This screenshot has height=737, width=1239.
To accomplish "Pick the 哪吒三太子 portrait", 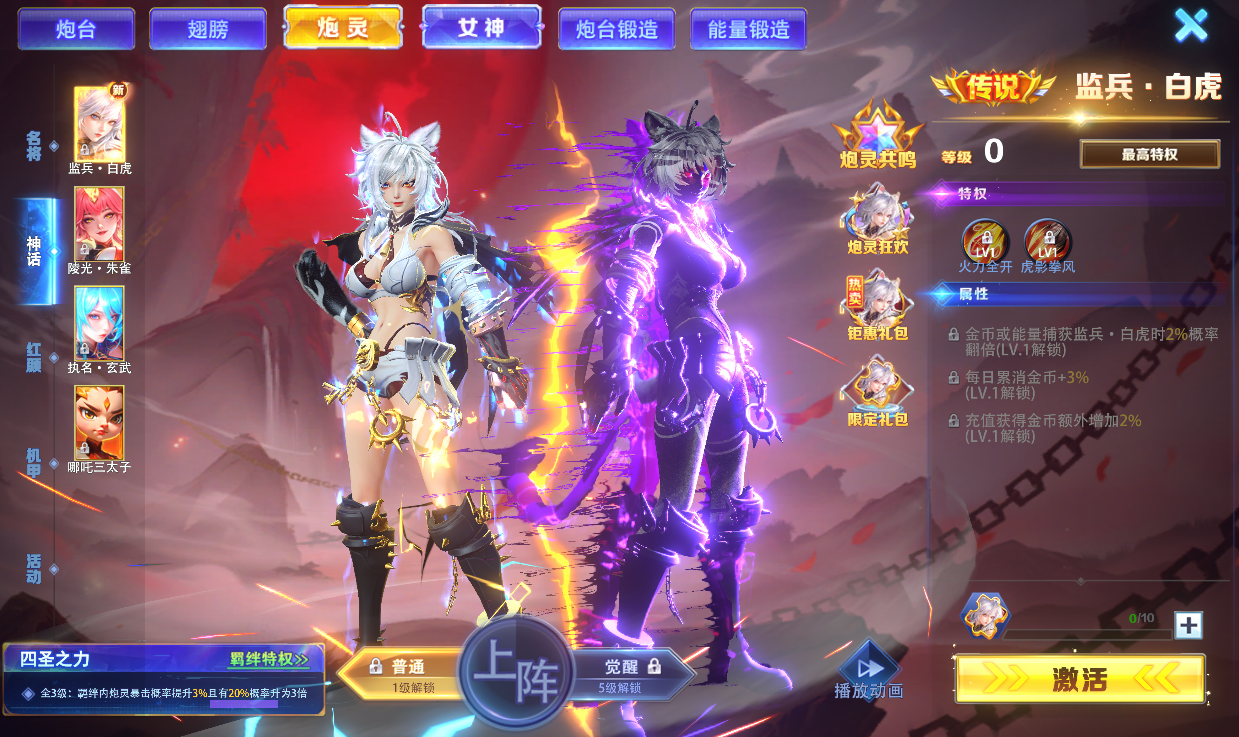I will [99, 422].
